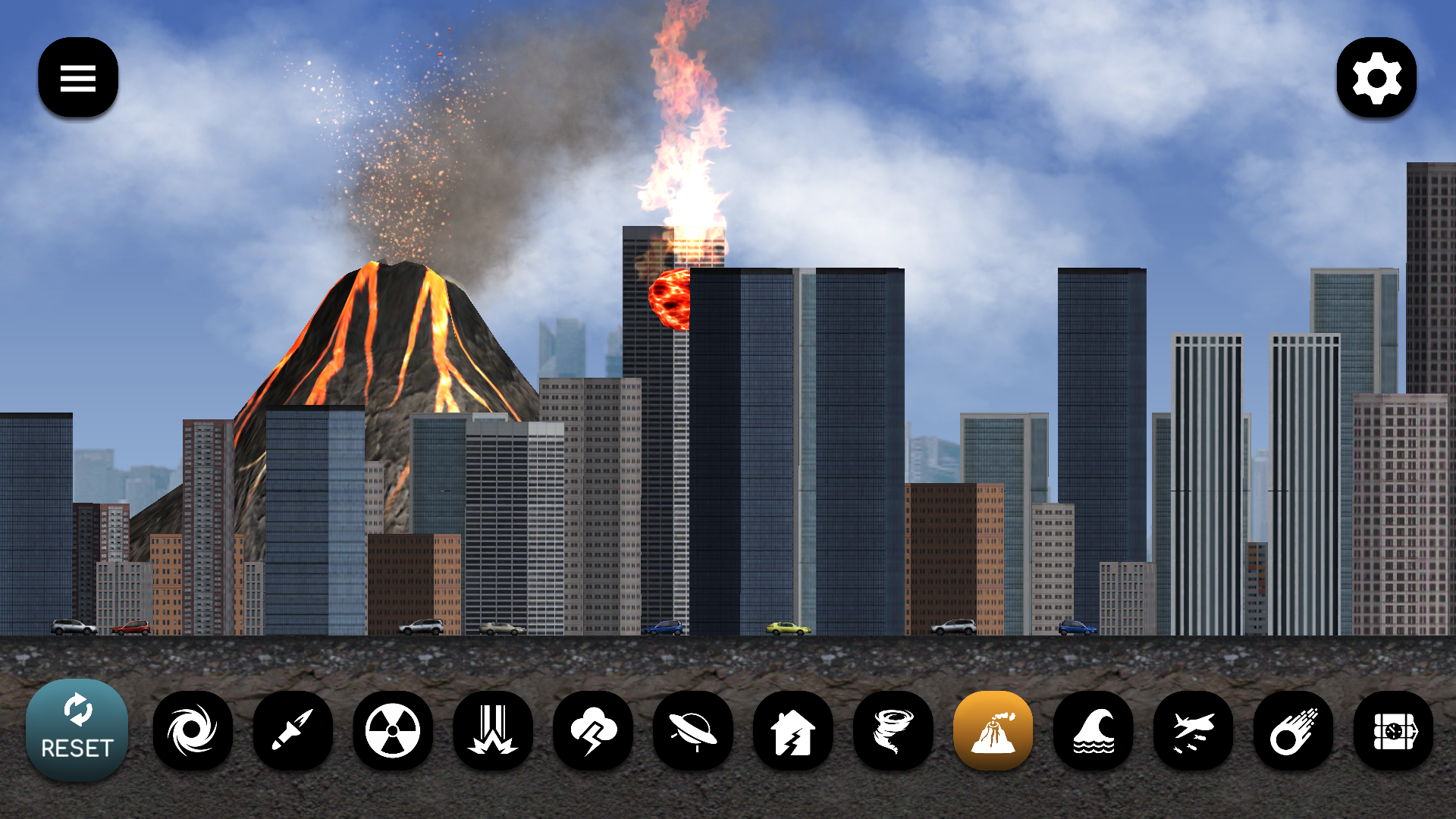Viewport: 1456px width, 819px height.
Task: Select the time bomb tool
Action: point(1395,730)
